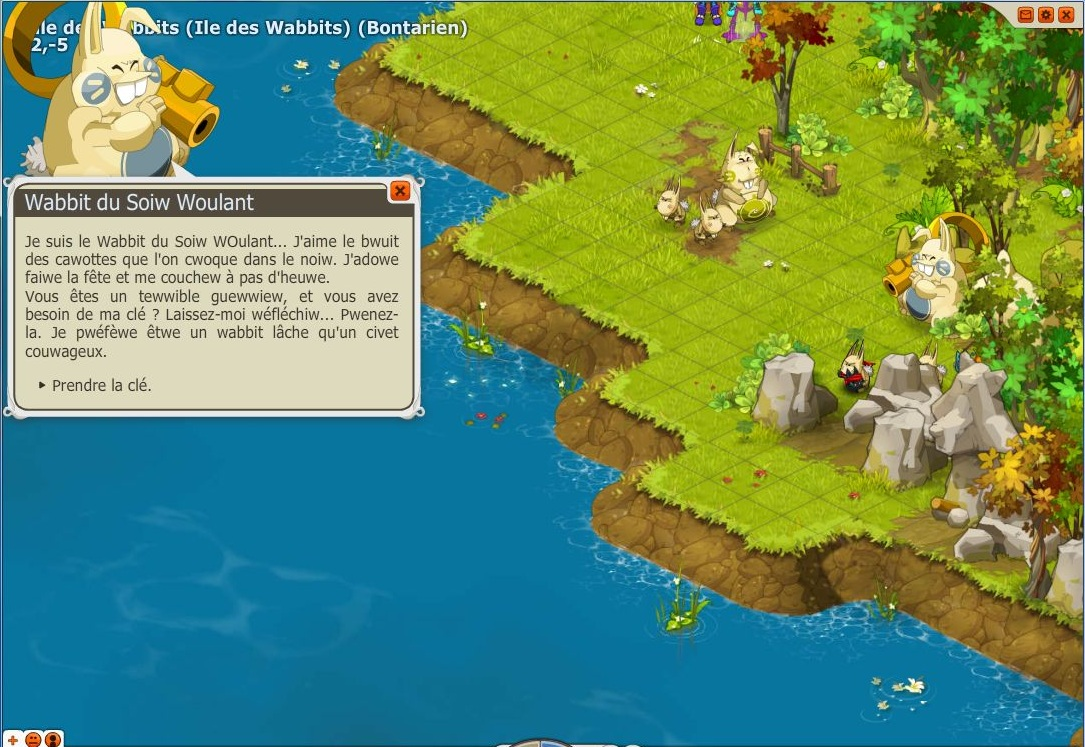Image resolution: width=1085 pixels, height=747 pixels.
Task: Open the character silhouette attitudes button
Action: pyautogui.click(x=53, y=740)
